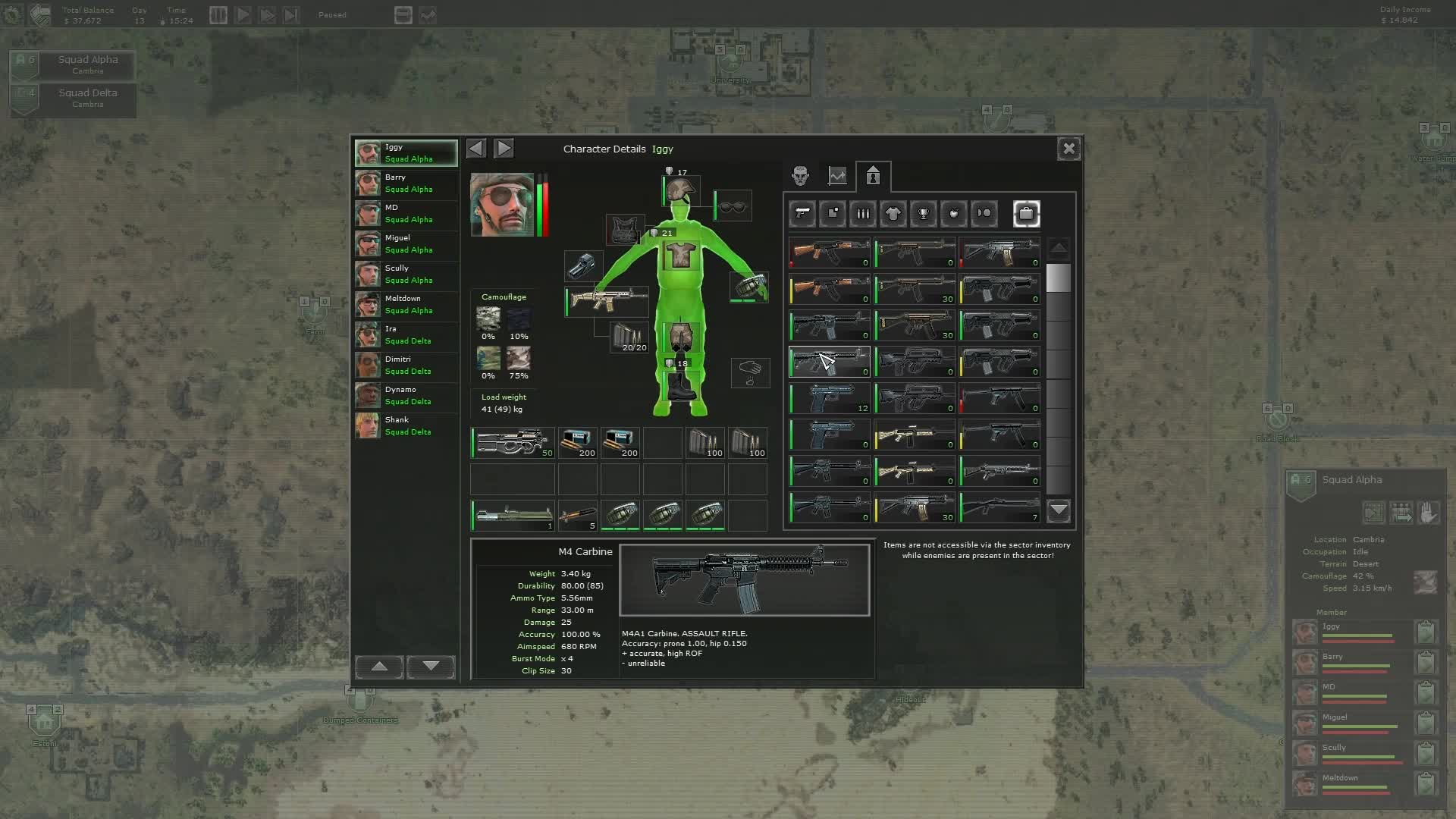Viewport: 1456px width, 819px height.
Task: Open the all-items briefcase filter
Action: click(x=1026, y=214)
